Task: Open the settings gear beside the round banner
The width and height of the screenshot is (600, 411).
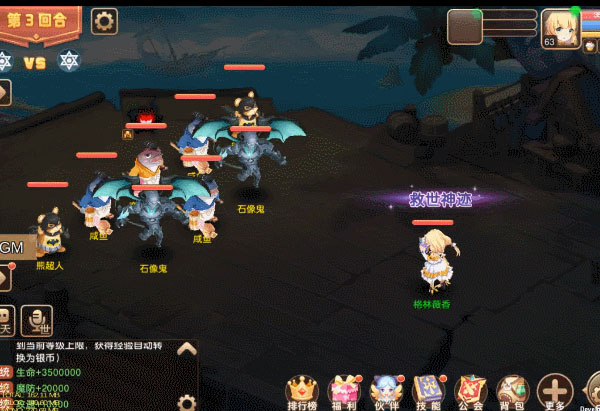Action: (x=104, y=20)
